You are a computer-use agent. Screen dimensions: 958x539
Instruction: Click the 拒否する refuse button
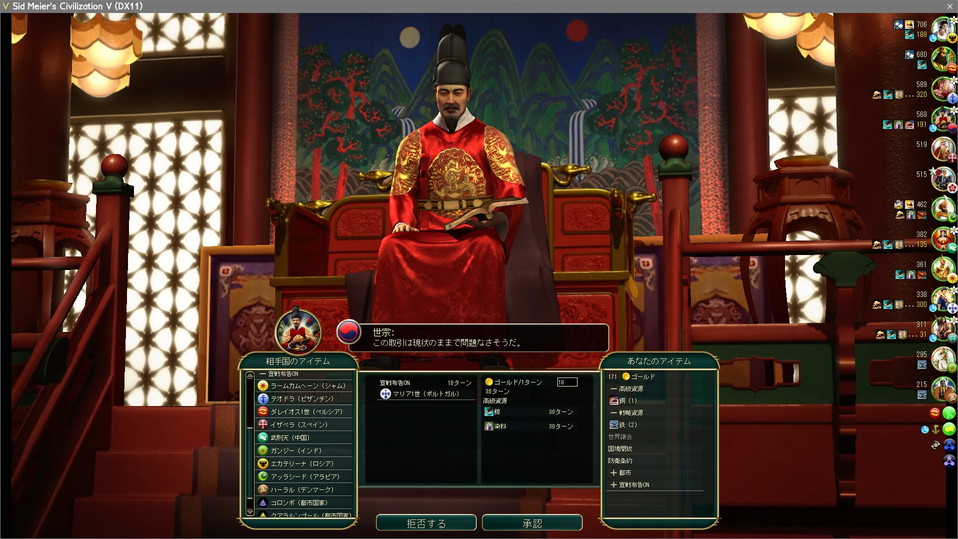pyautogui.click(x=425, y=523)
